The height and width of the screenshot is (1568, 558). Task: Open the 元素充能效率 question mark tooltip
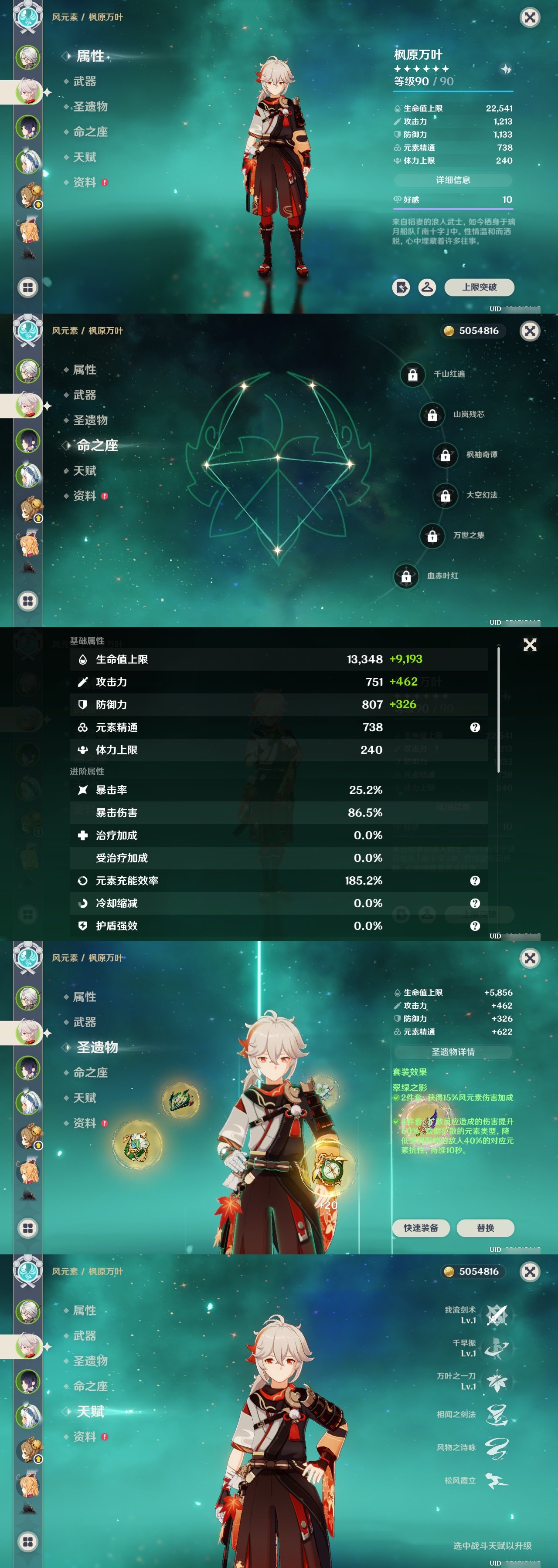tap(475, 881)
